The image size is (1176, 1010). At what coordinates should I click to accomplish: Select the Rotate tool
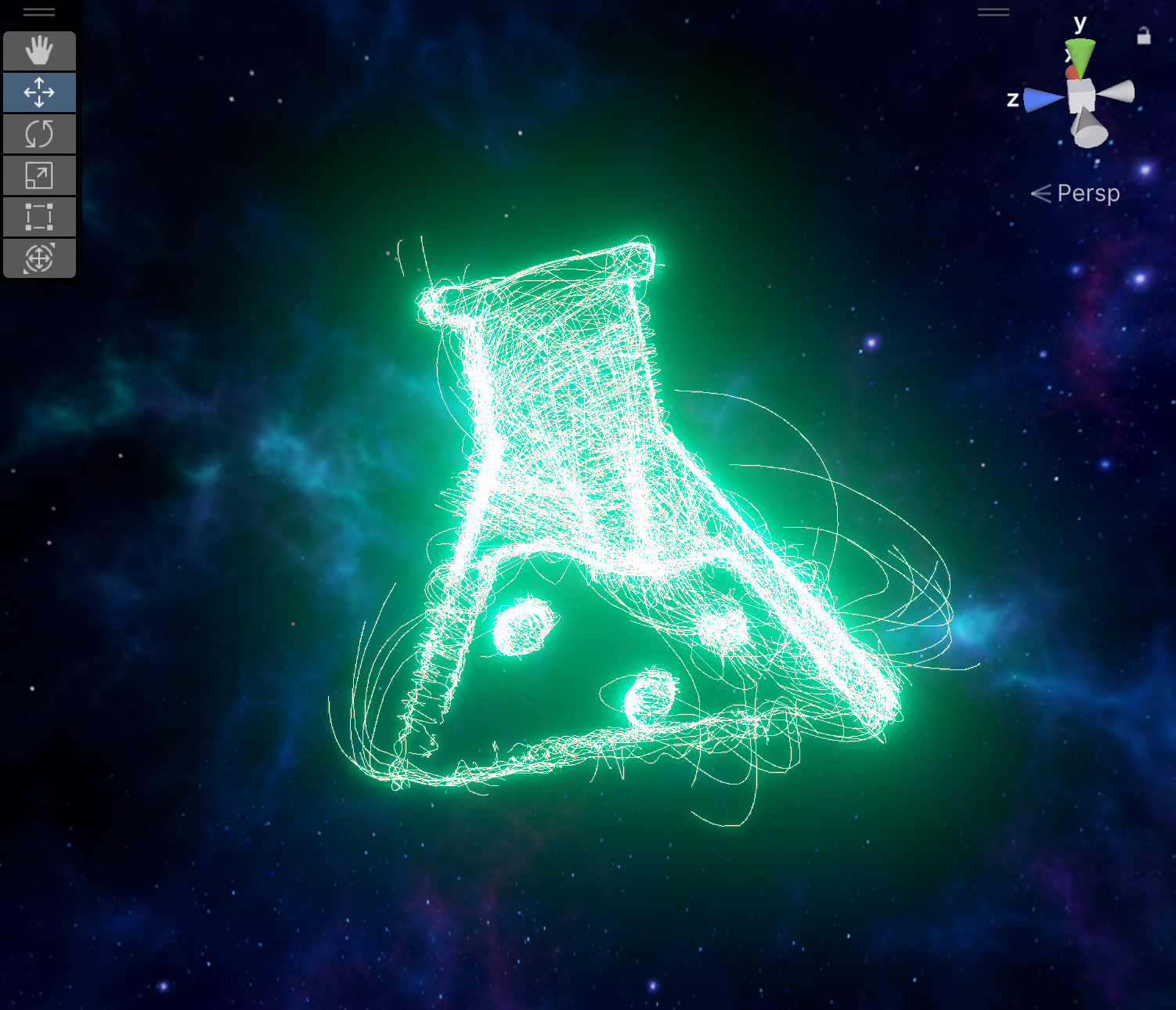click(x=39, y=134)
